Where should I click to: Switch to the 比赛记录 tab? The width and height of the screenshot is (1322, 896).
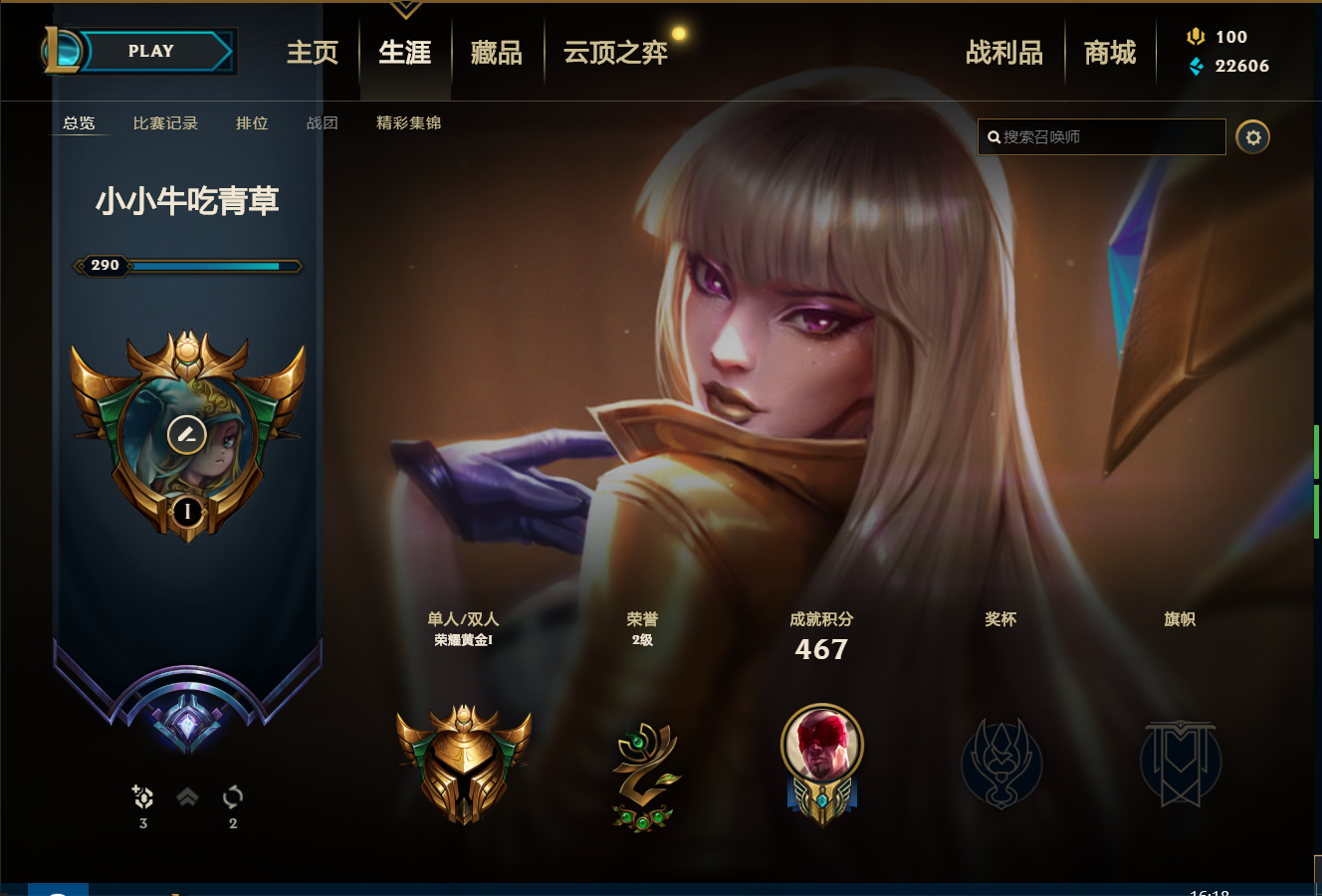[x=164, y=123]
